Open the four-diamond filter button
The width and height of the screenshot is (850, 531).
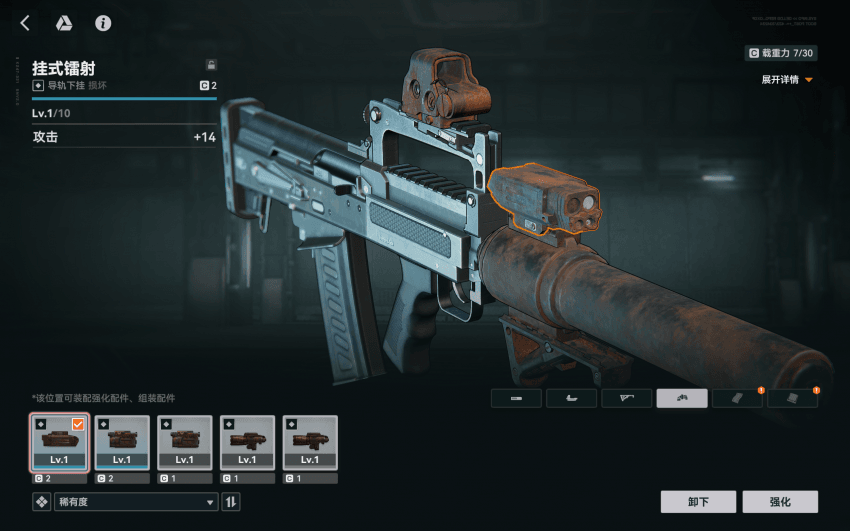(41, 502)
